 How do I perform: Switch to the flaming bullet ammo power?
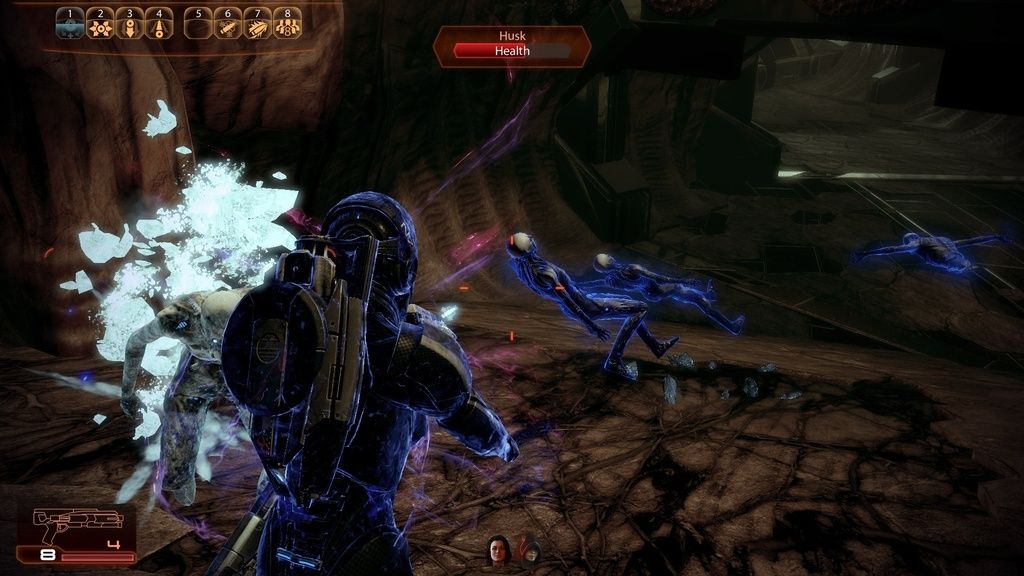[257, 24]
